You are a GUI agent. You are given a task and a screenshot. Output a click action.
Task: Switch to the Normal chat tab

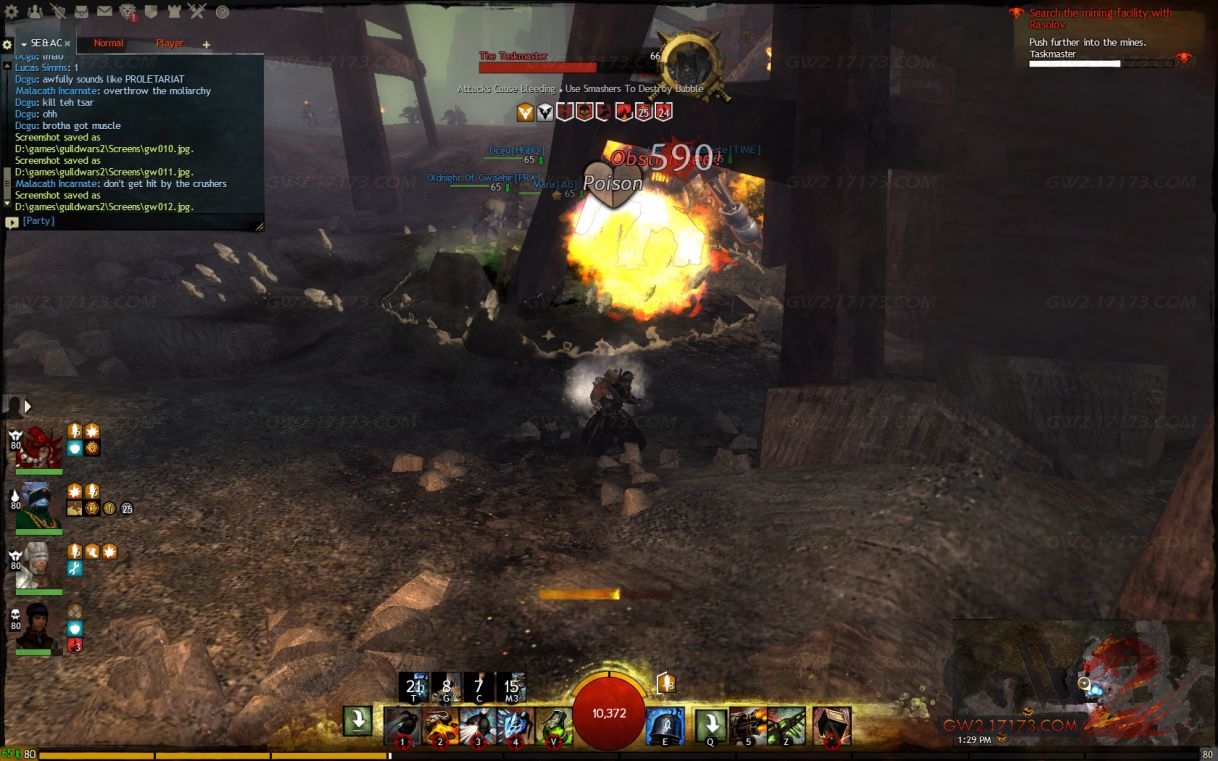[x=108, y=44]
